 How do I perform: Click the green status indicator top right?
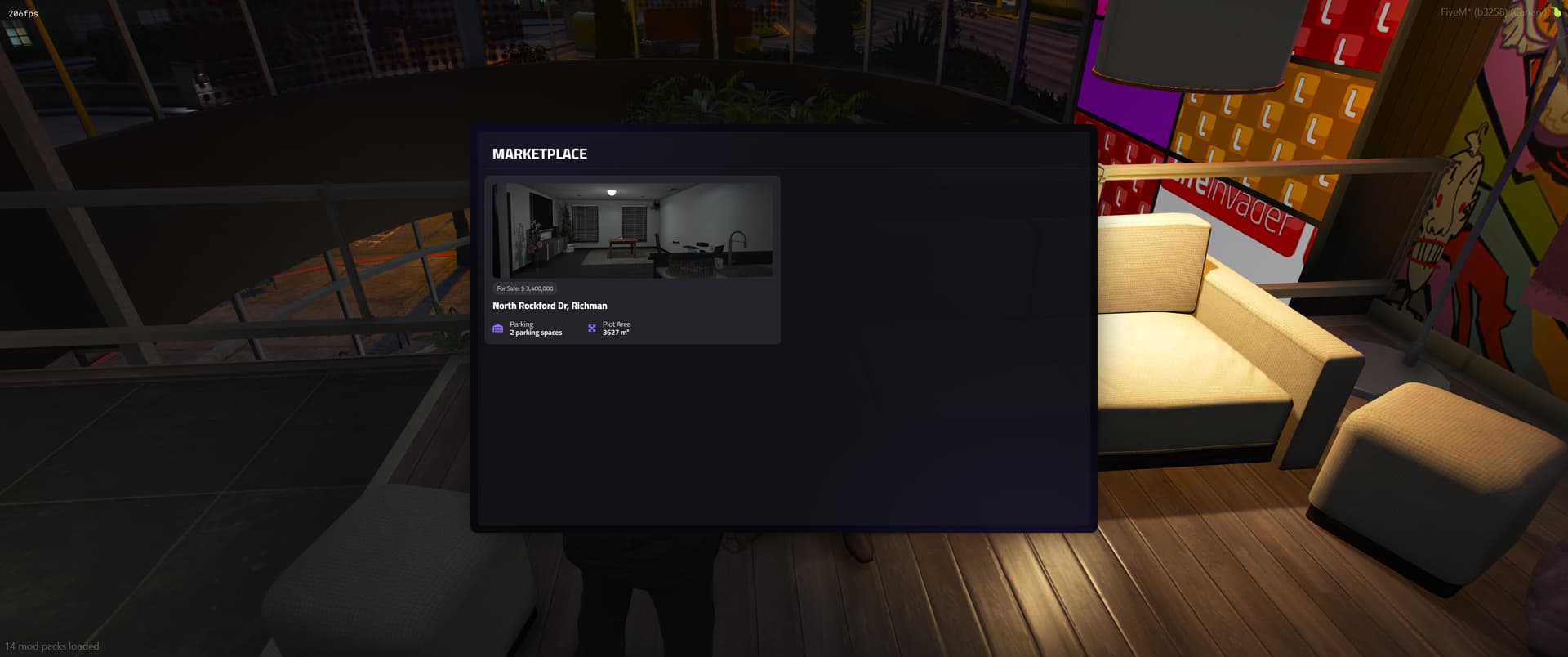1556,12
